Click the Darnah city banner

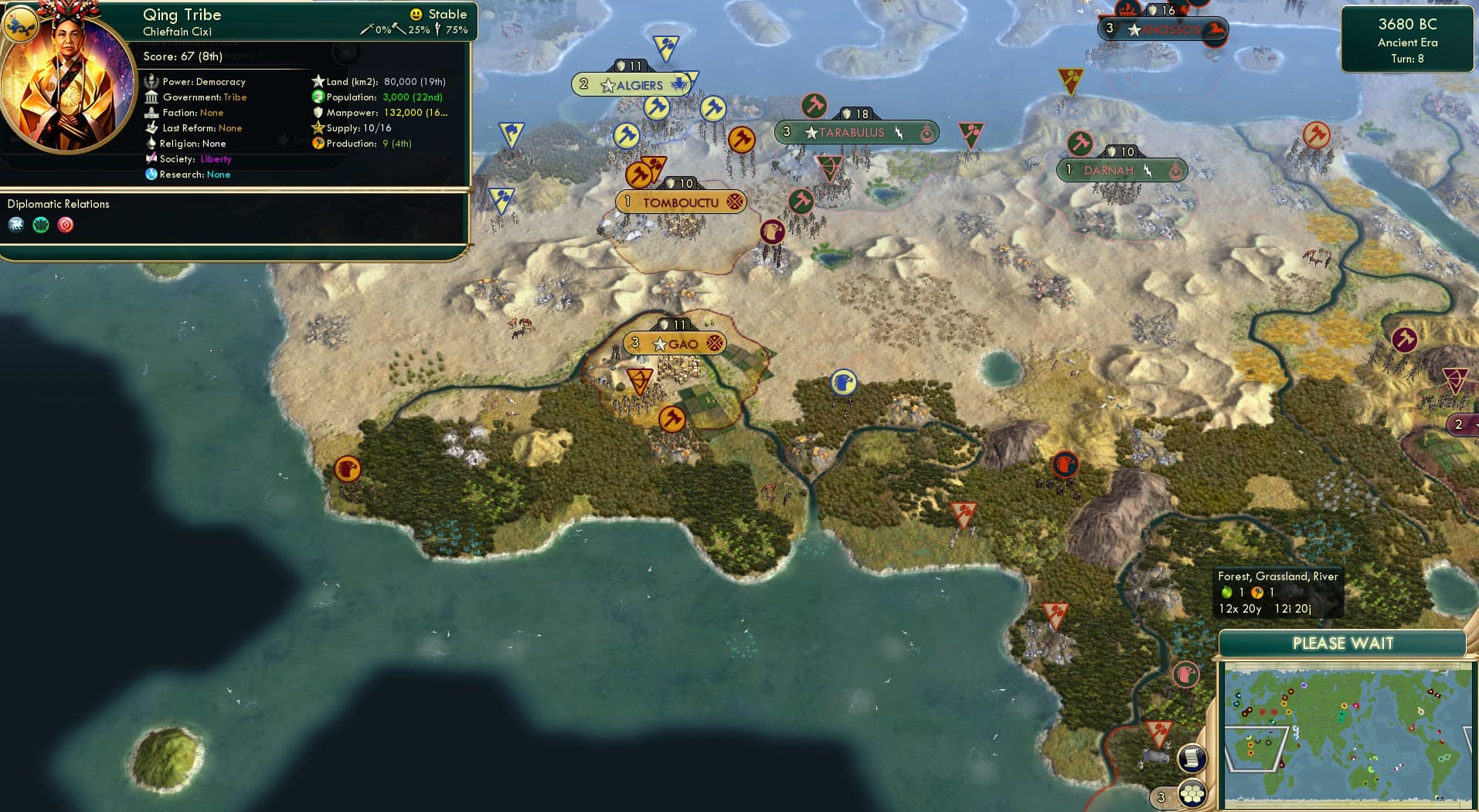pos(1120,170)
